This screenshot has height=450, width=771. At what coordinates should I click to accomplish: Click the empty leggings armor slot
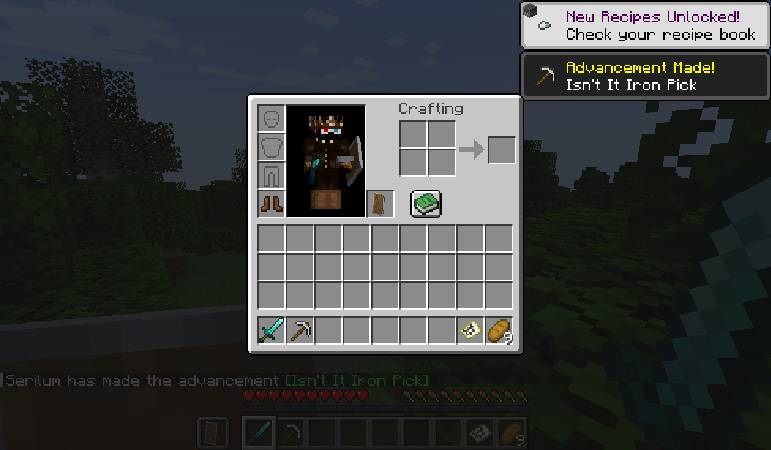[x=272, y=176]
